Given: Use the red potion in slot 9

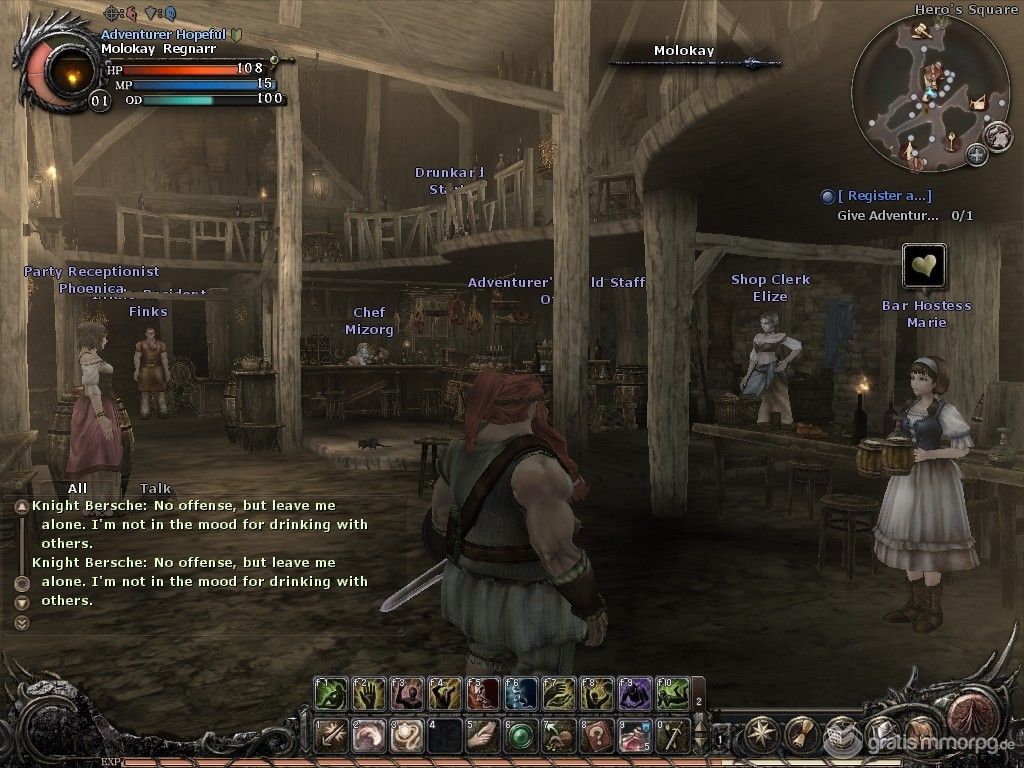Looking at the screenshot, I should 634,734.
